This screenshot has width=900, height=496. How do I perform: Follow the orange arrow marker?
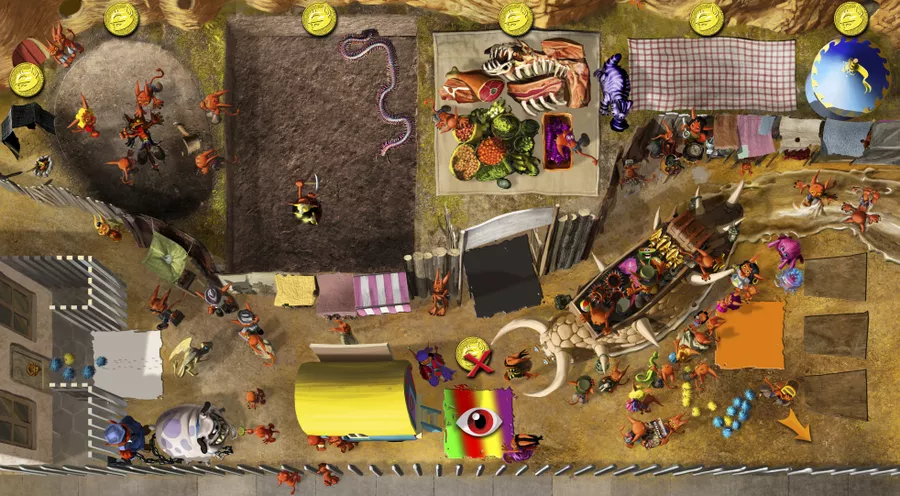click(x=796, y=426)
